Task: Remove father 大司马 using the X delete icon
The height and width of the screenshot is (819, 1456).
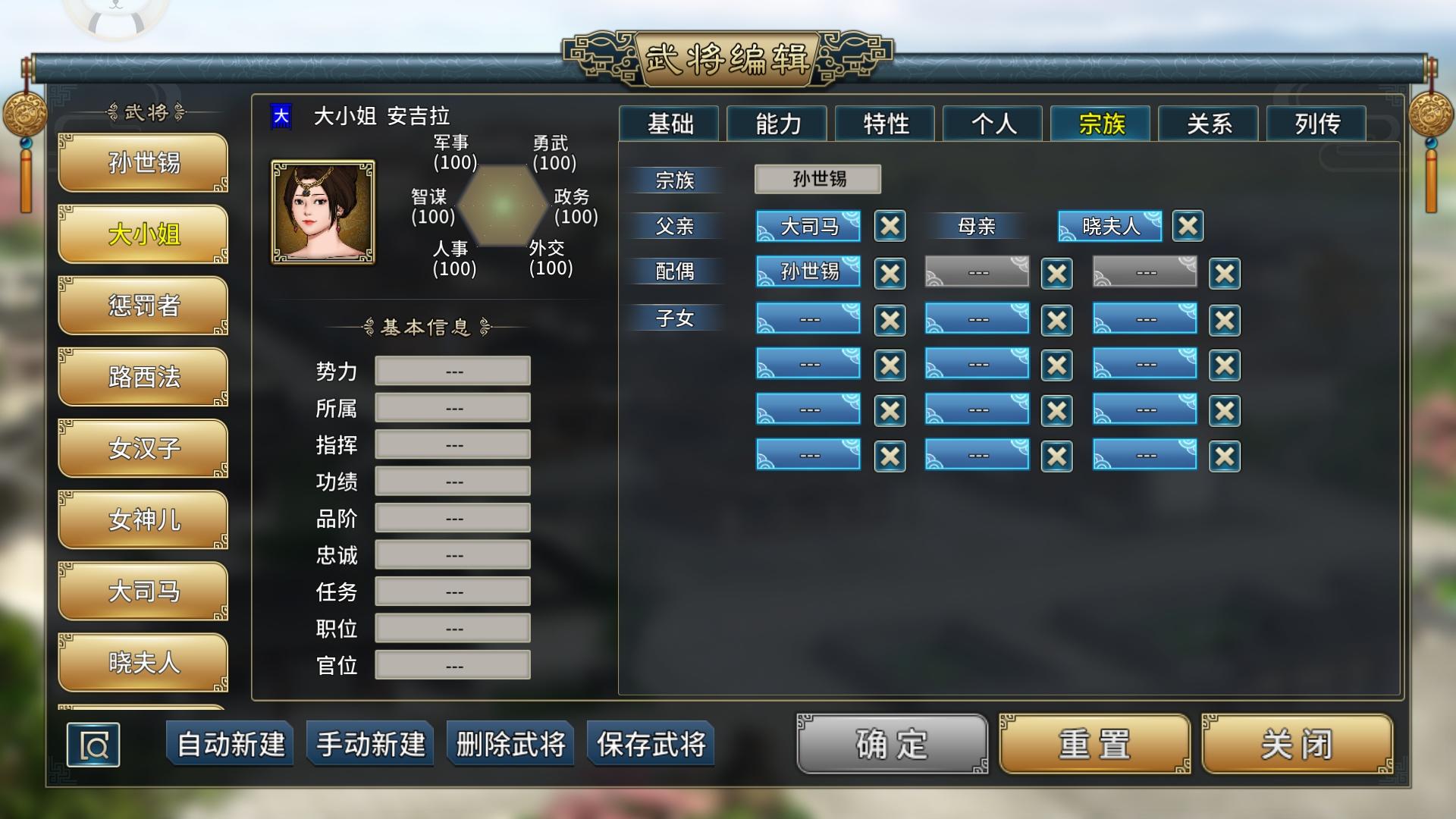Action: [x=890, y=226]
